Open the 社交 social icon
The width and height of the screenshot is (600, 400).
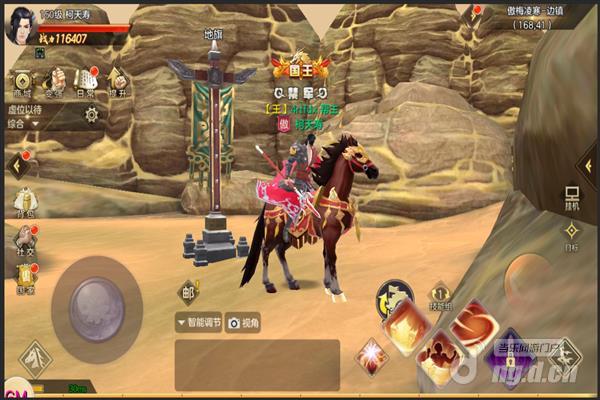[23, 241]
